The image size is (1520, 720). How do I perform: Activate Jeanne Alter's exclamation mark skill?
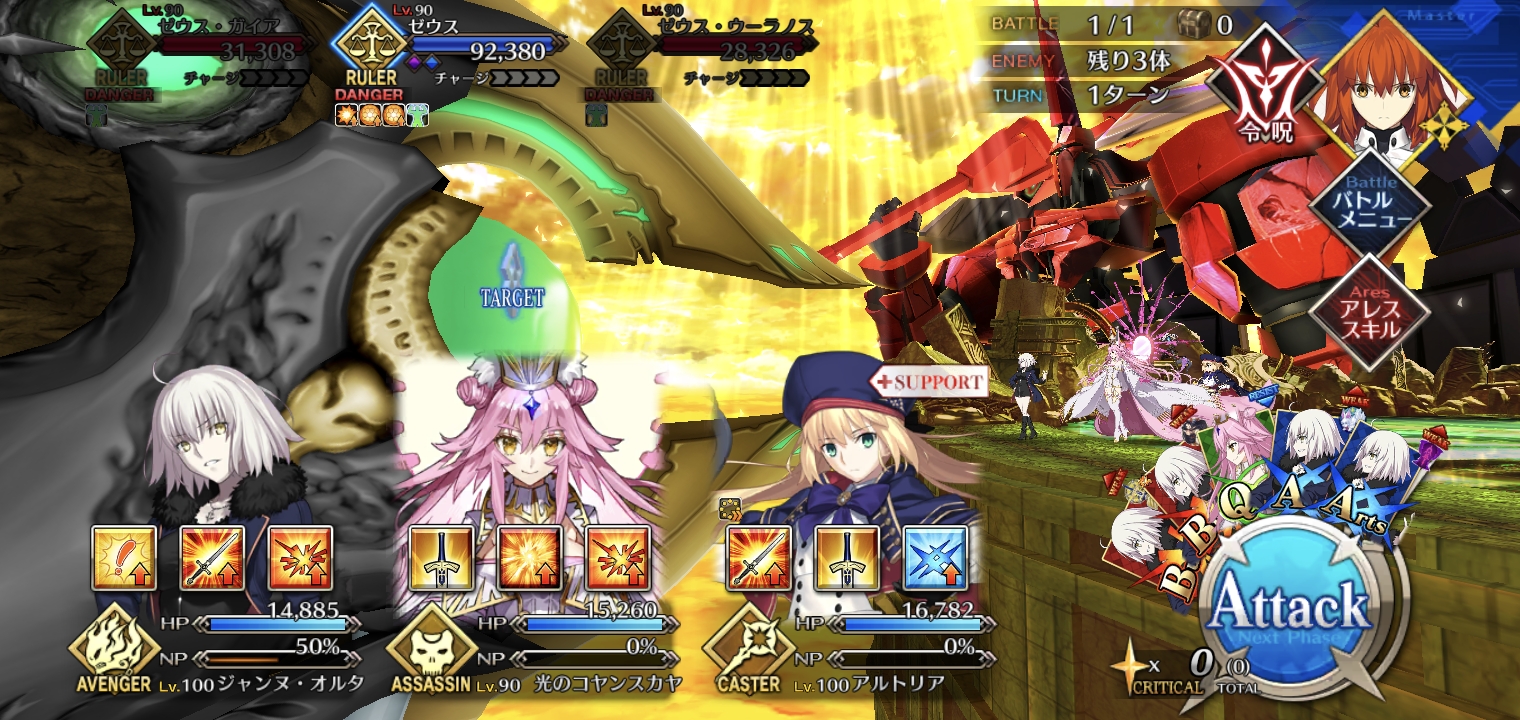click(124, 557)
